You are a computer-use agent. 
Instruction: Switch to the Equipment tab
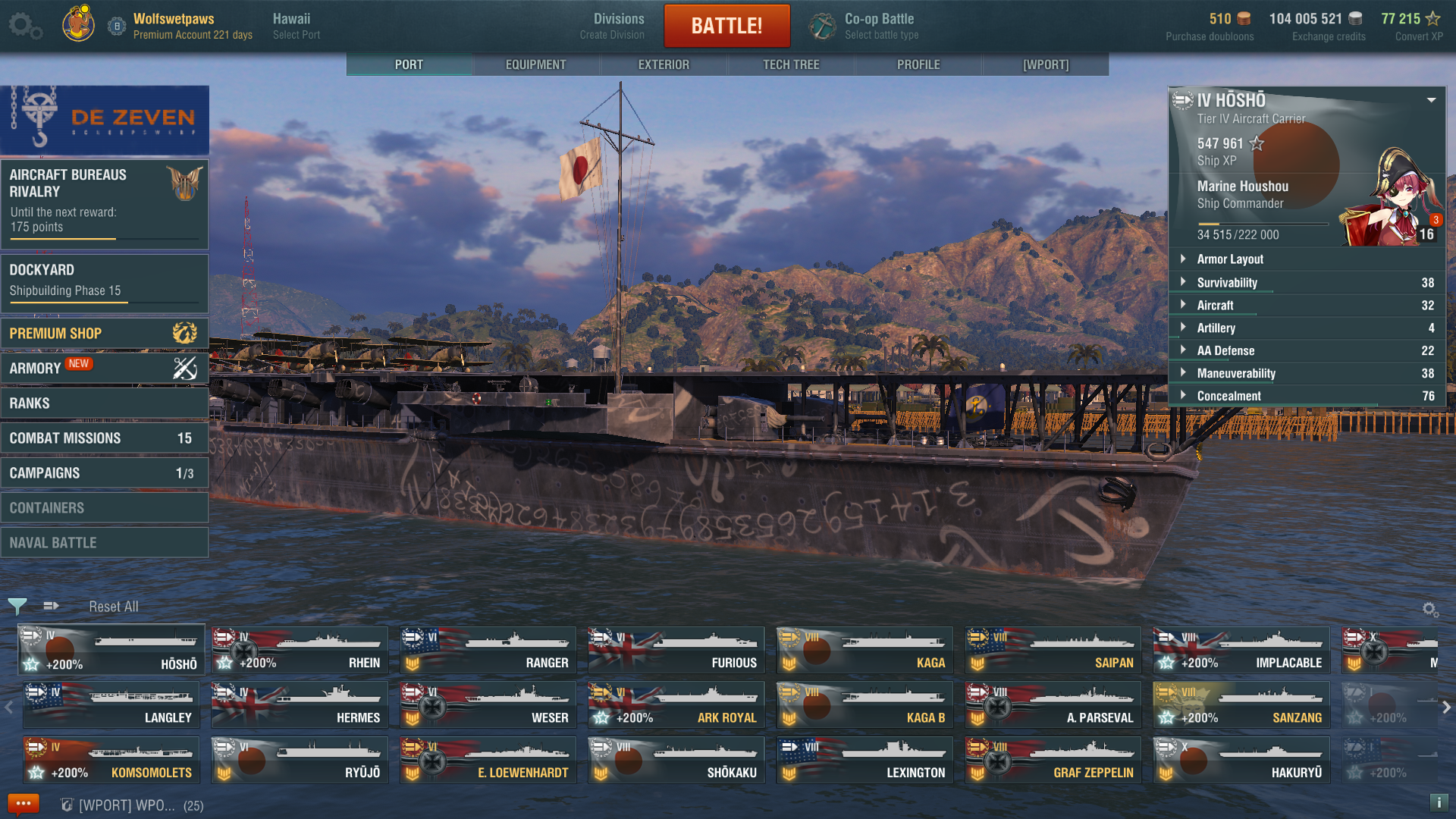pyautogui.click(x=535, y=64)
